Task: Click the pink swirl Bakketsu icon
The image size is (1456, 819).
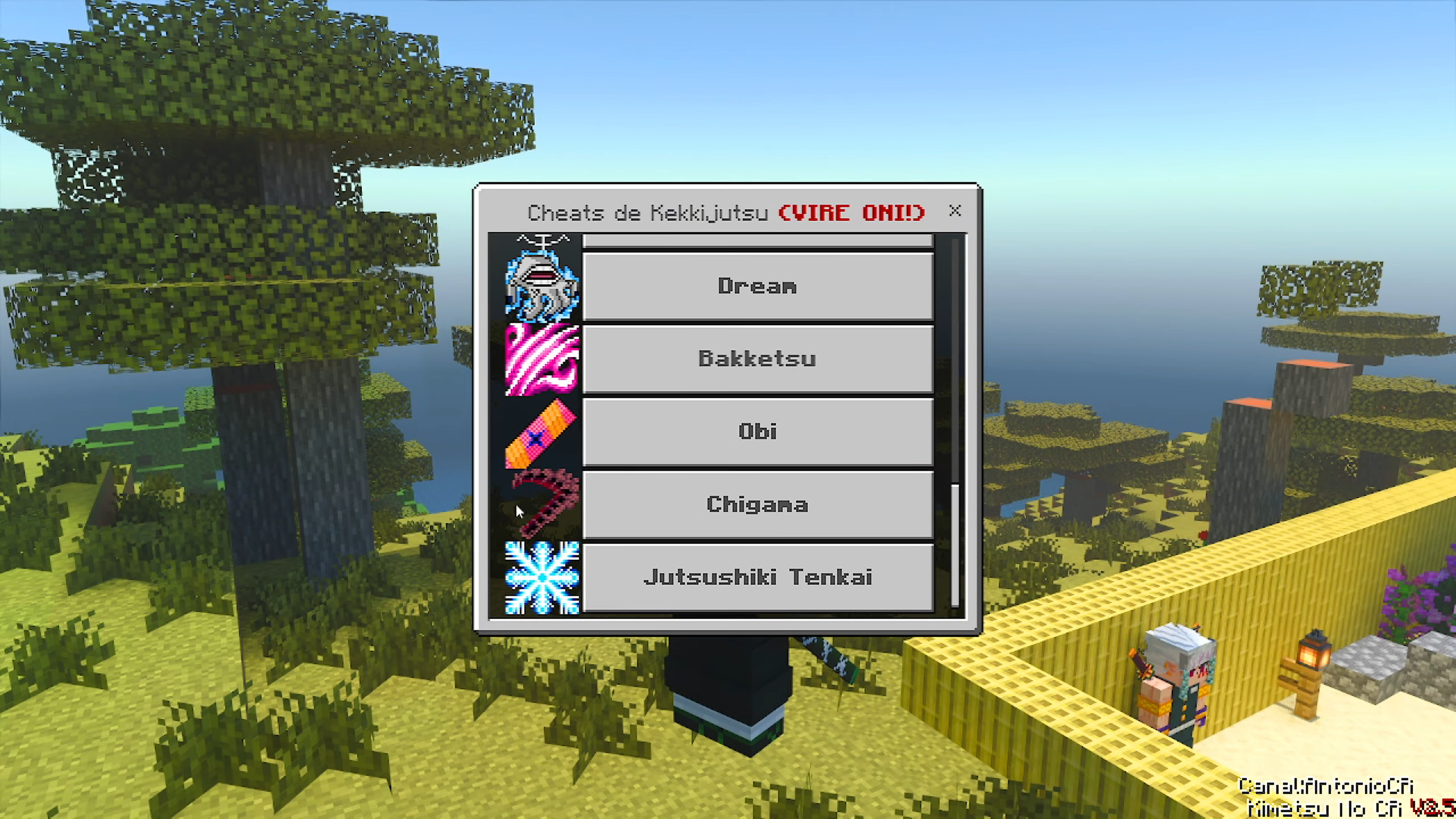Action: pos(542,359)
